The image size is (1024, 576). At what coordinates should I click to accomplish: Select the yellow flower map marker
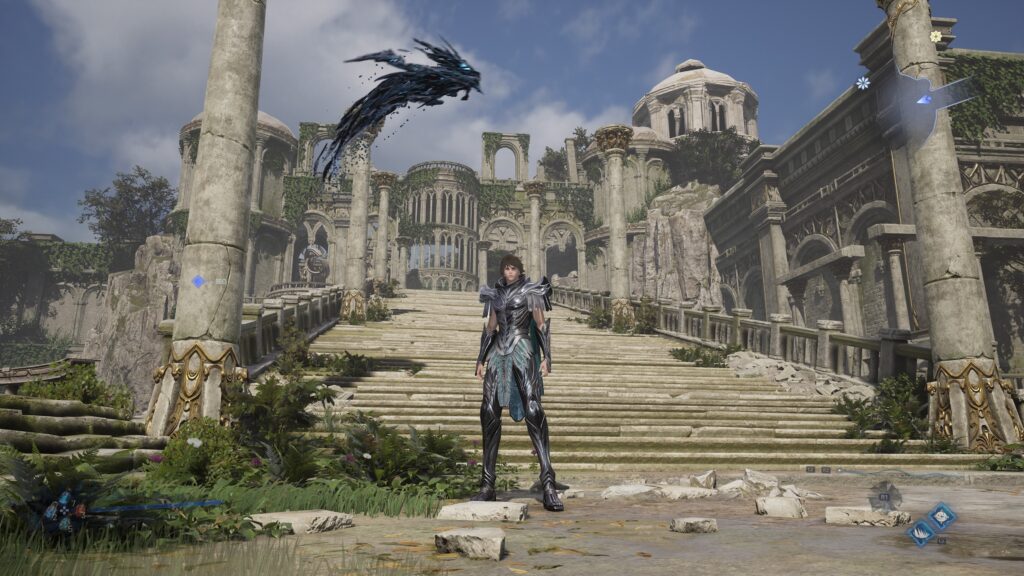click(936, 36)
